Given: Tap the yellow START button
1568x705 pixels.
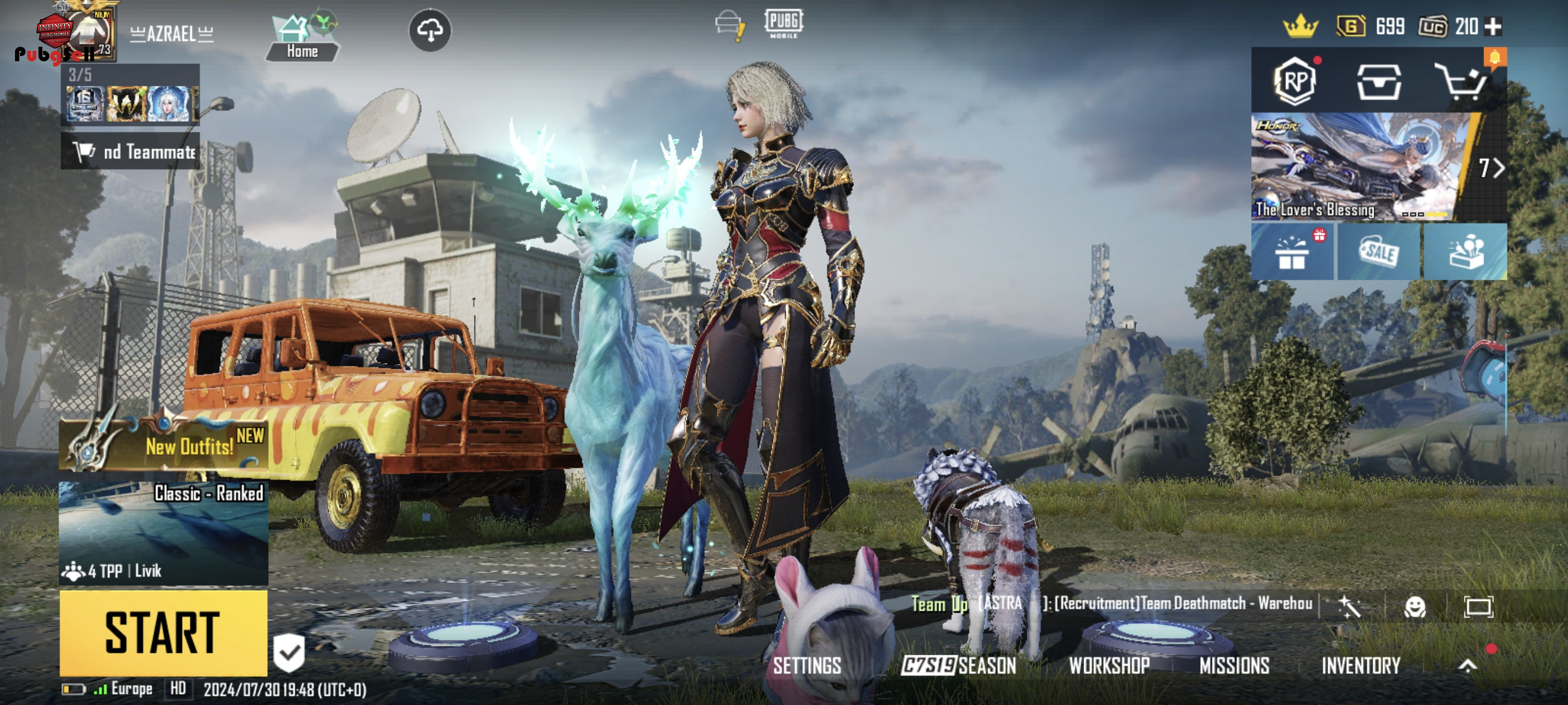Looking at the screenshot, I should (x=163, y=633).
